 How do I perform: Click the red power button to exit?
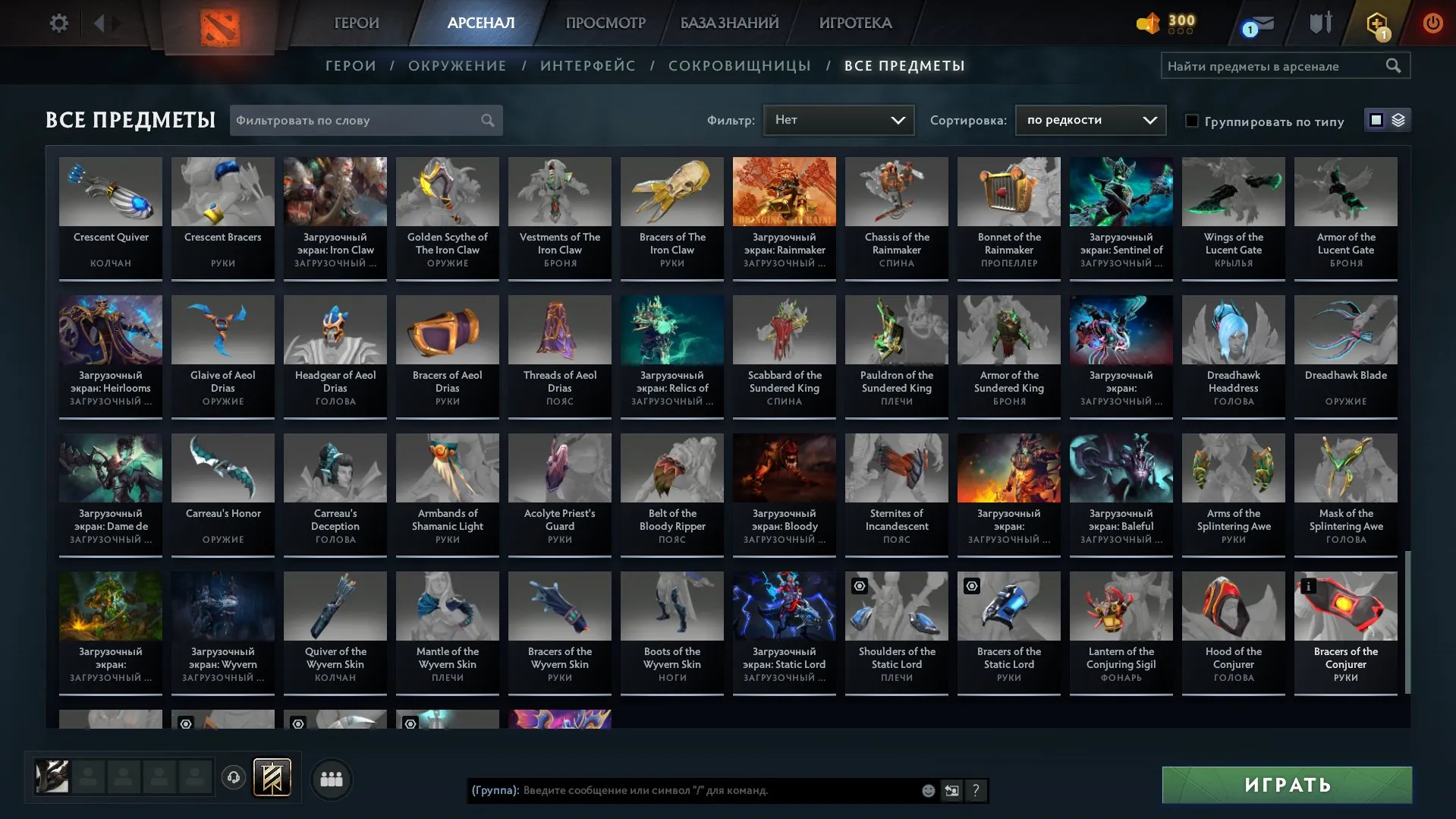pyautogui.click(x=1432, y=23)
